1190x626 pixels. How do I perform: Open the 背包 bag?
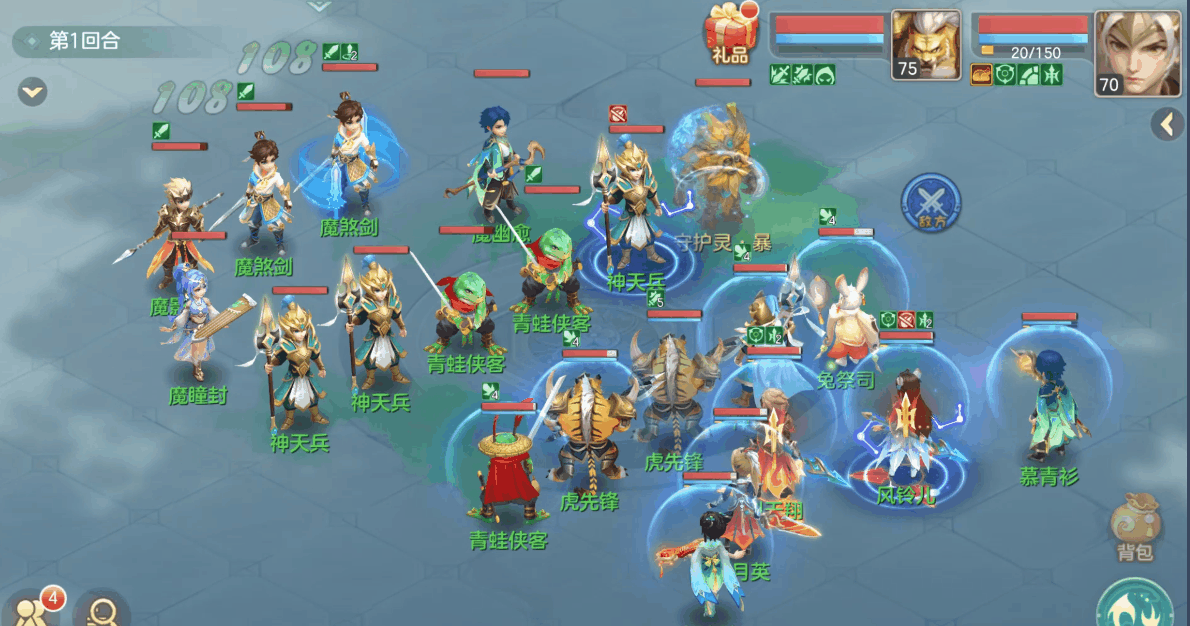(1135, 527)
